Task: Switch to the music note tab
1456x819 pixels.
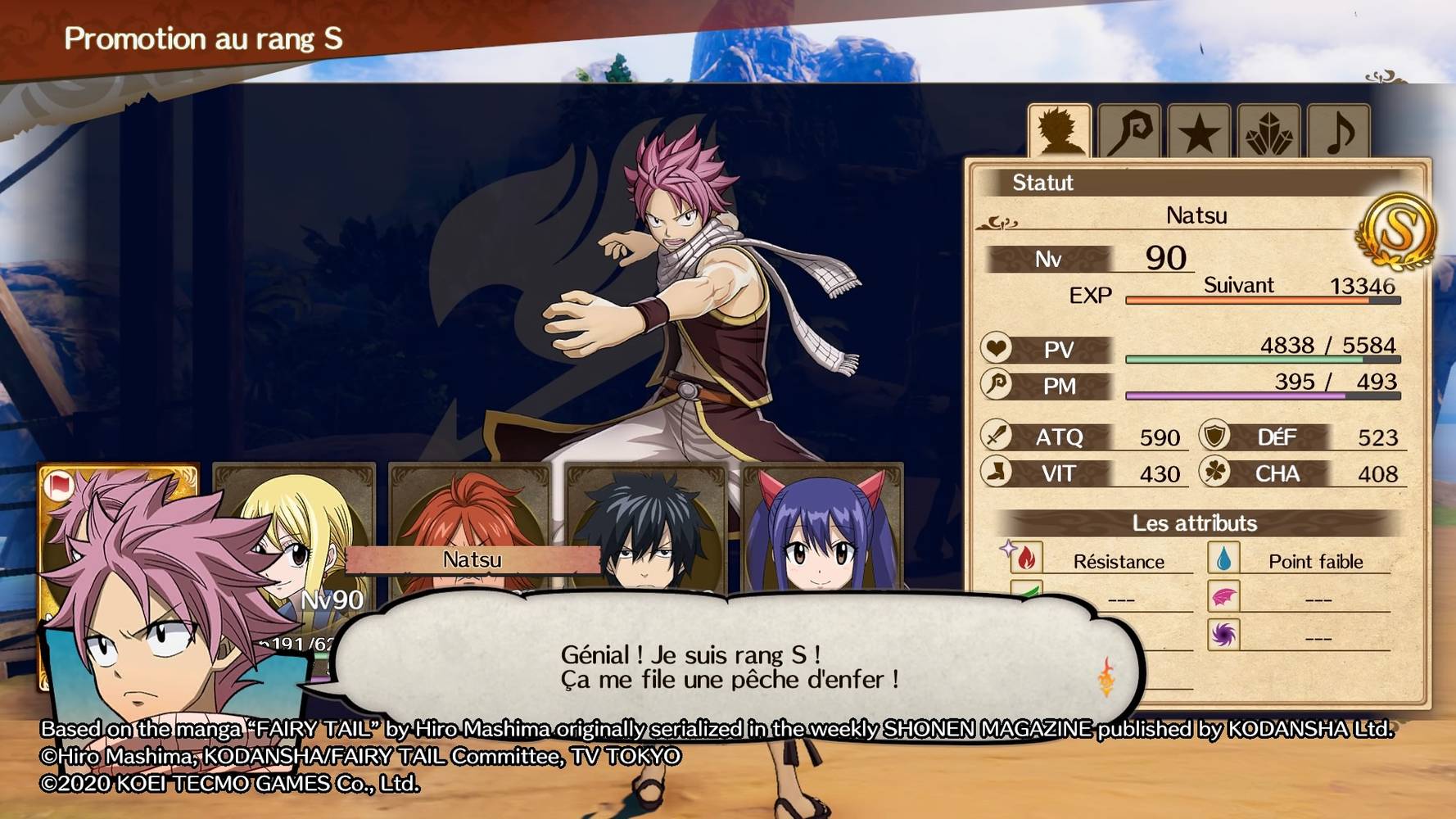Action: (1338, 132)
